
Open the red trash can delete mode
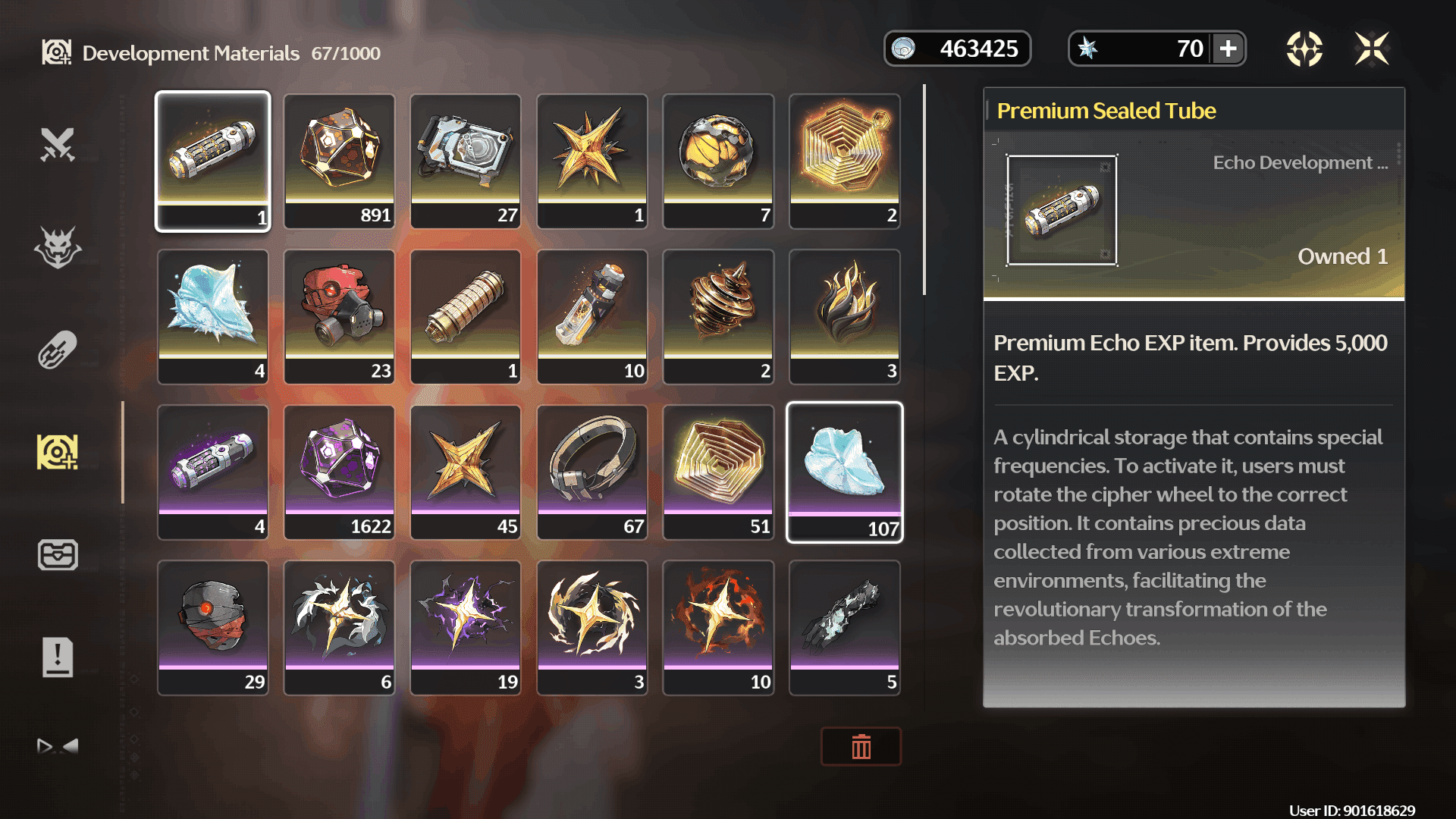click(861, 747)
